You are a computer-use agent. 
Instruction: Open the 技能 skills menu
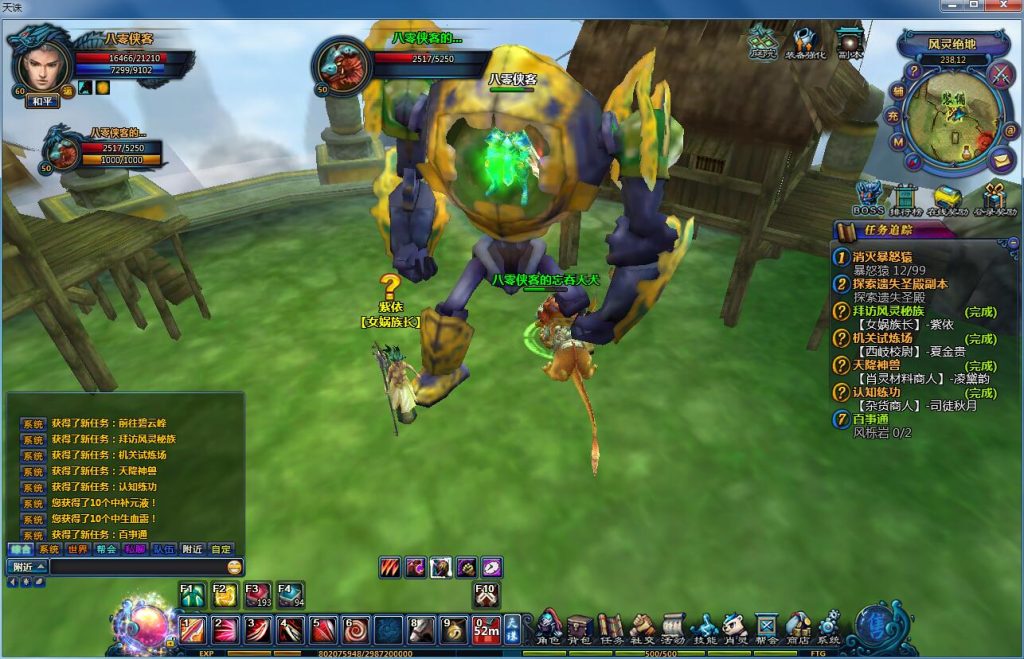[x=704, y=627]
